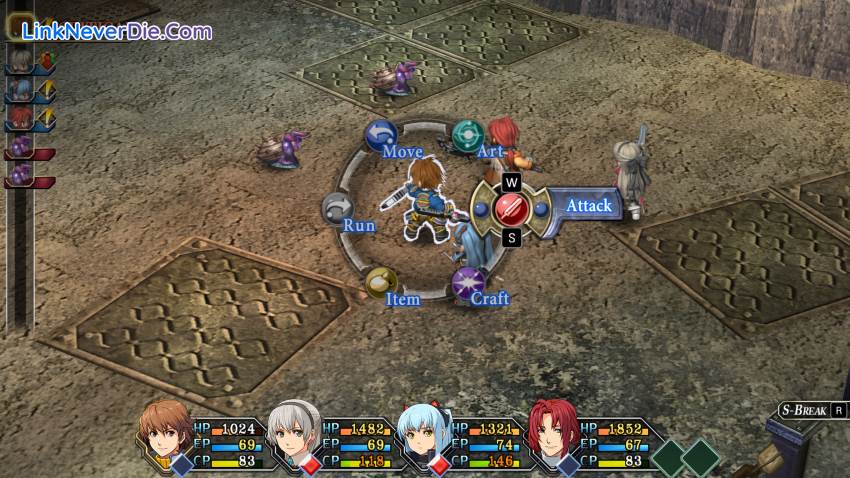Open the Item command menu
The image size is (850, 478).
coord(380,283)
